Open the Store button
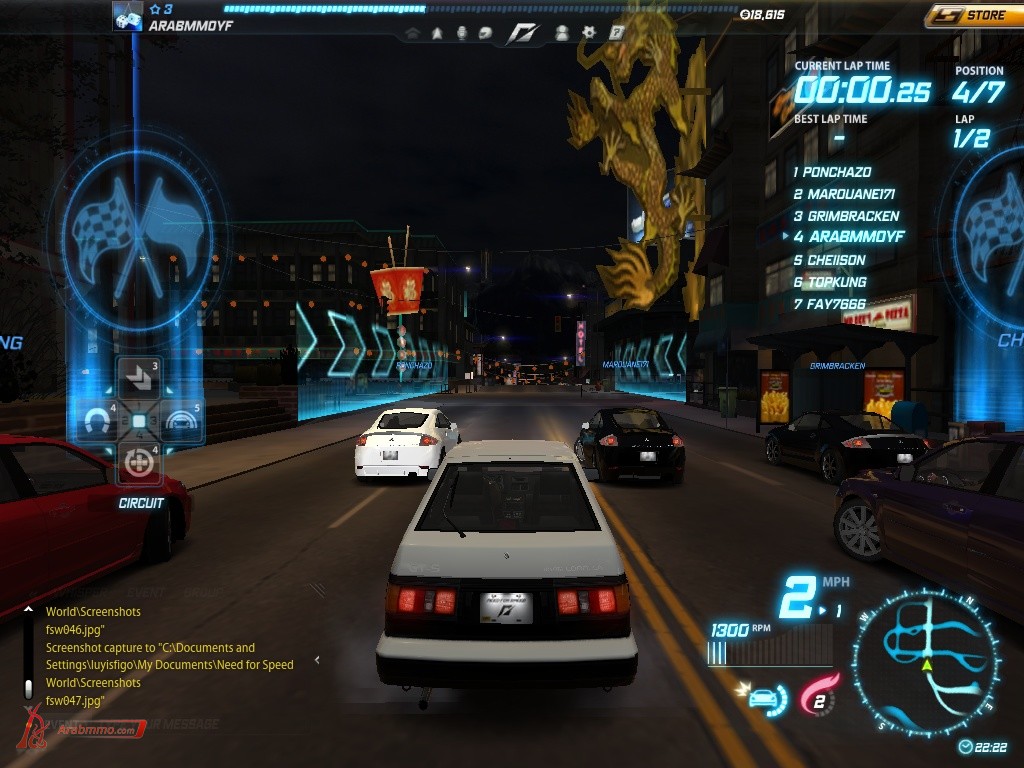 pyautogui.click(x=974, y=15)
